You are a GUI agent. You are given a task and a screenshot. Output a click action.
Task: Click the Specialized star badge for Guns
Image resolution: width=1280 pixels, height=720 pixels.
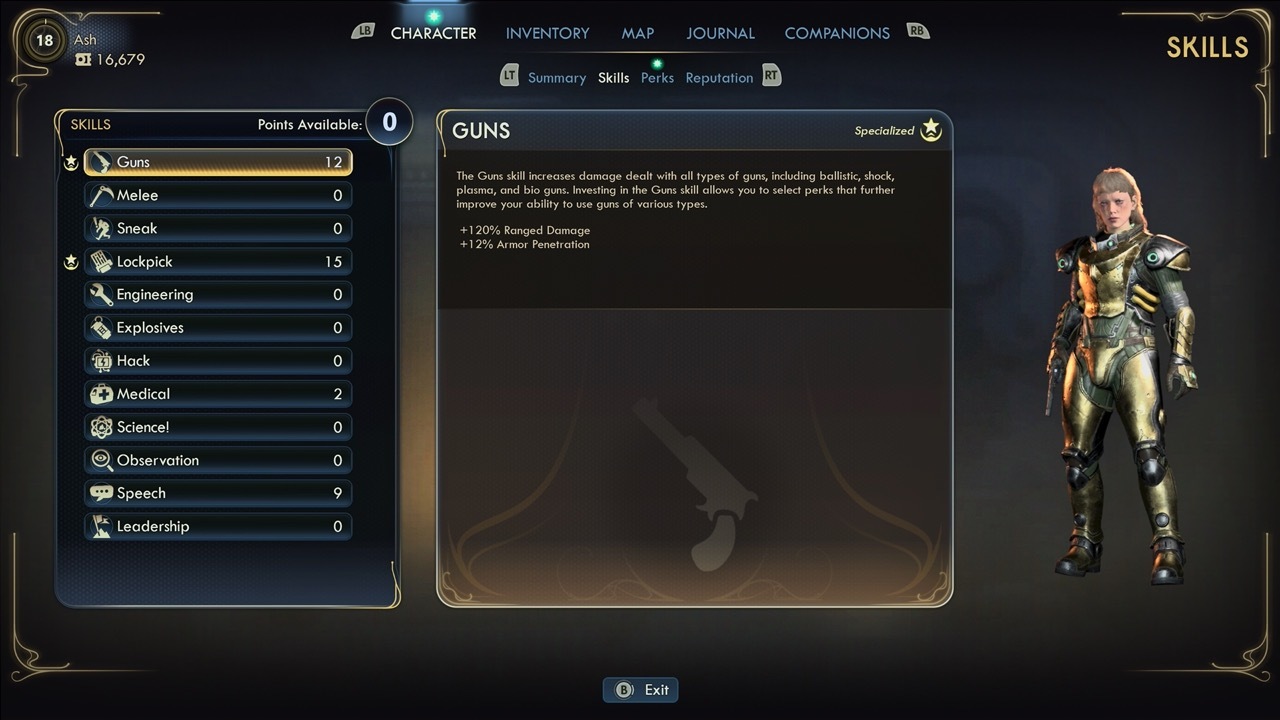point(930,129)
